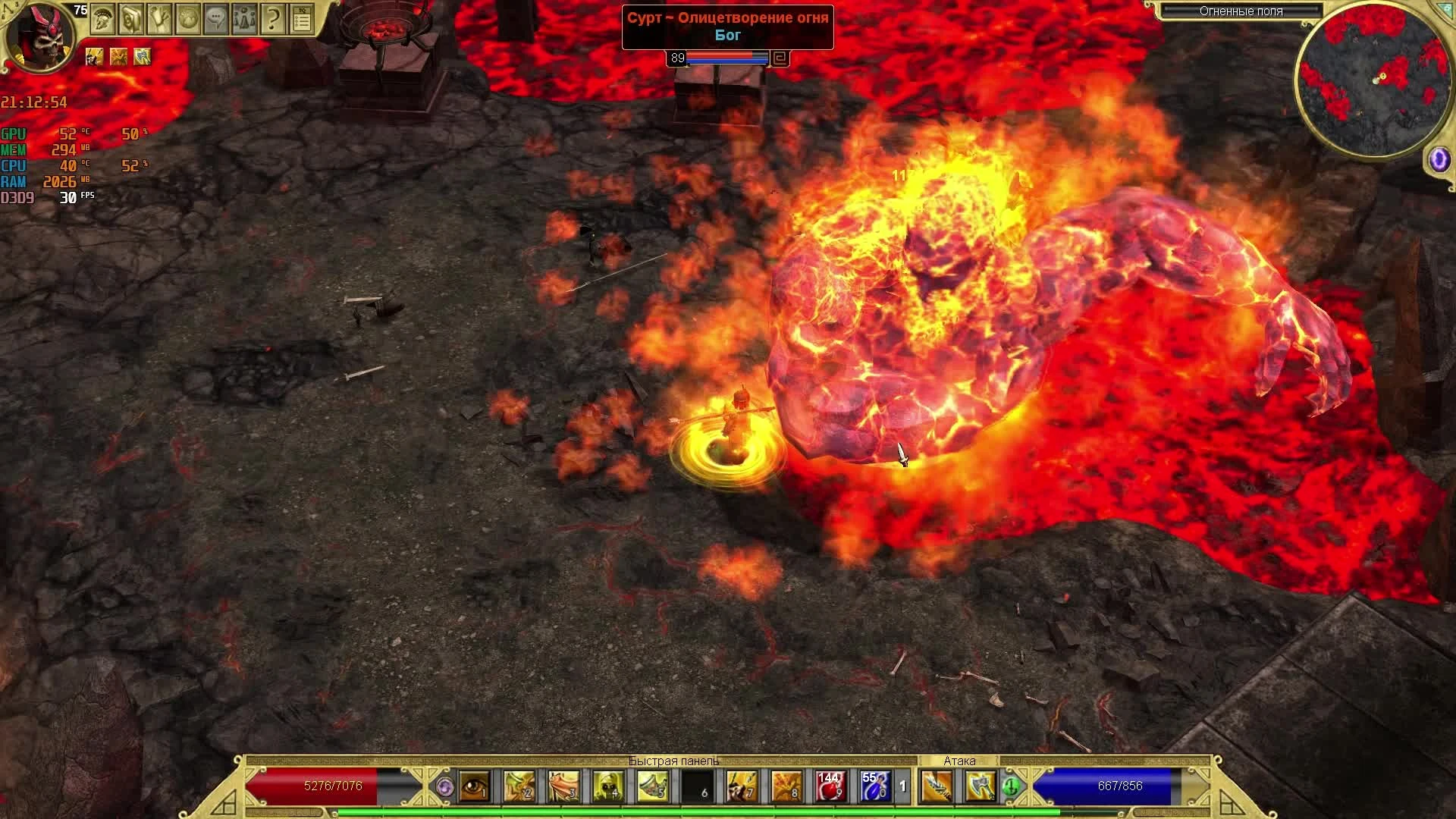Open the skills book icon

[130, 20]
